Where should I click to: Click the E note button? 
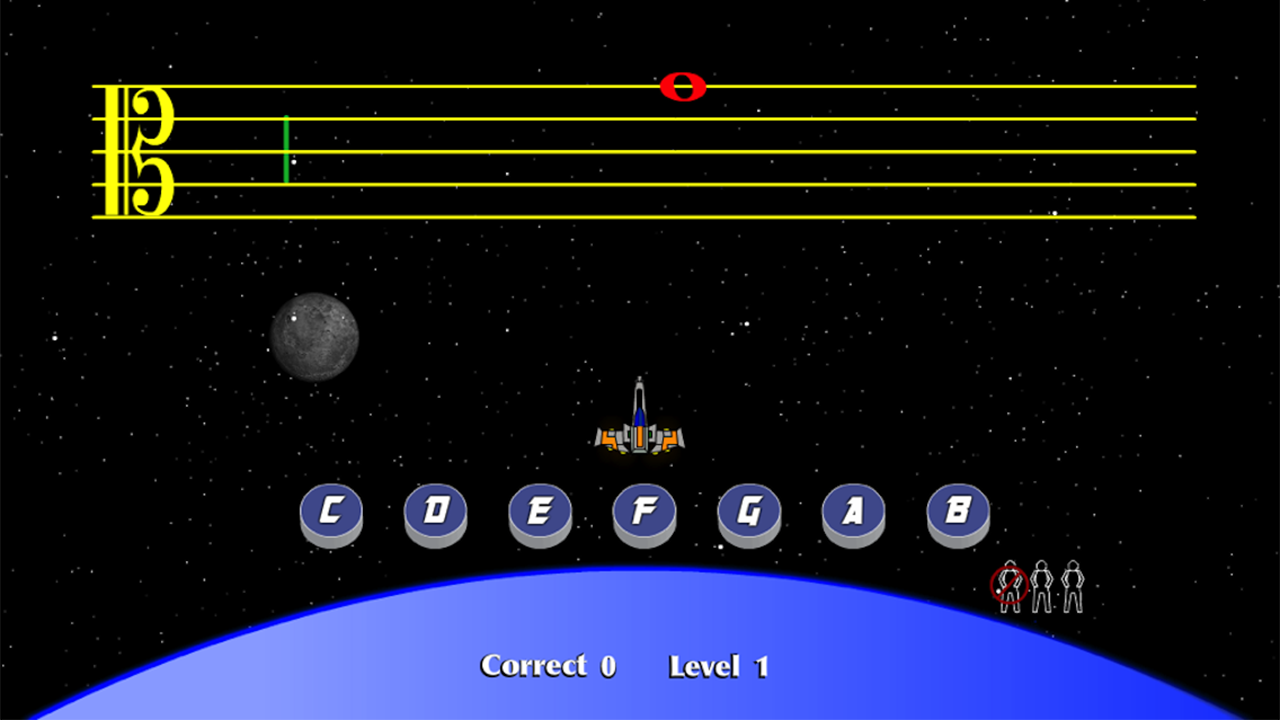click(540, 512)
